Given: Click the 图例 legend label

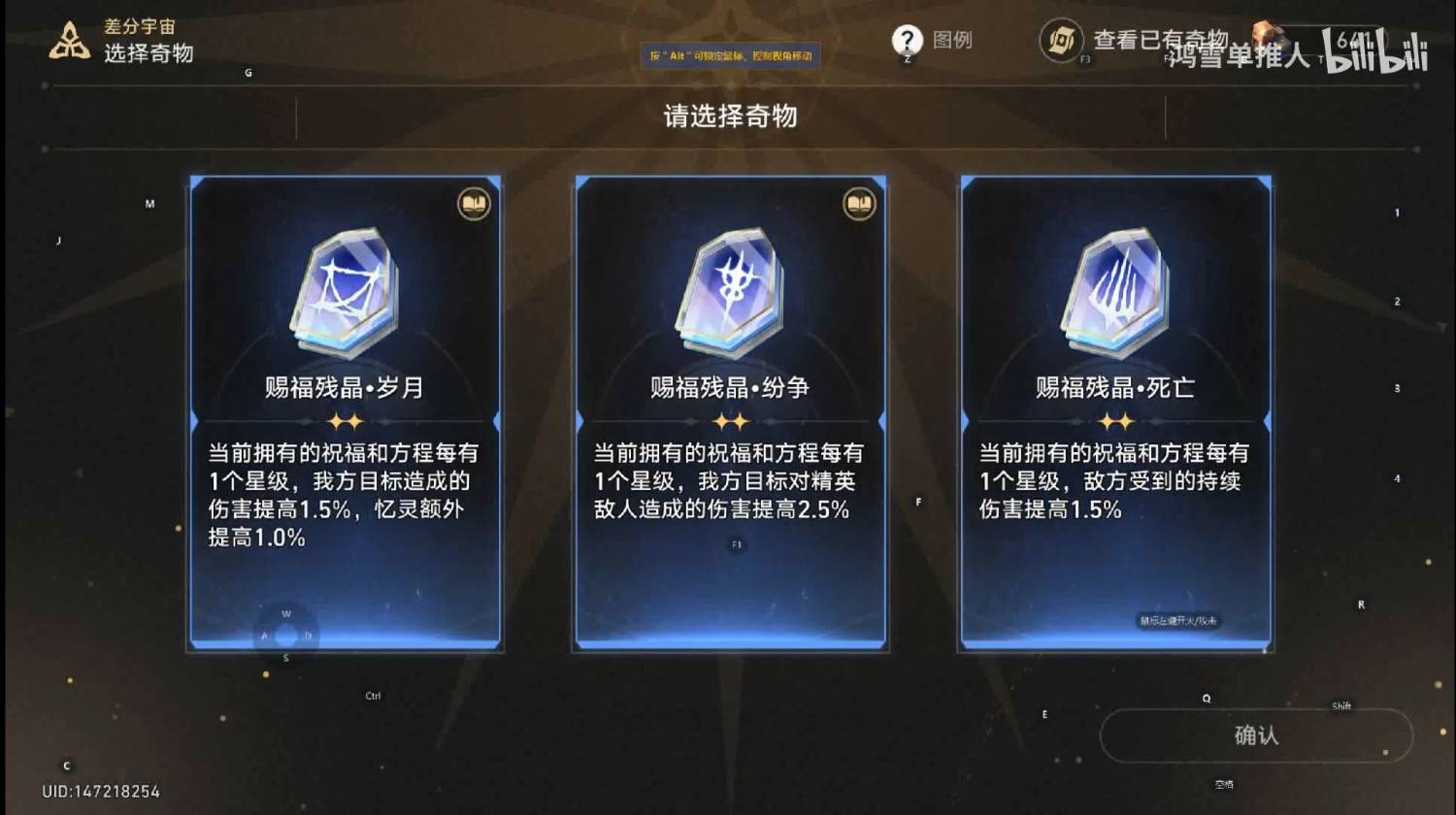Looking at the screenshot, I should [x=953, y=41].
